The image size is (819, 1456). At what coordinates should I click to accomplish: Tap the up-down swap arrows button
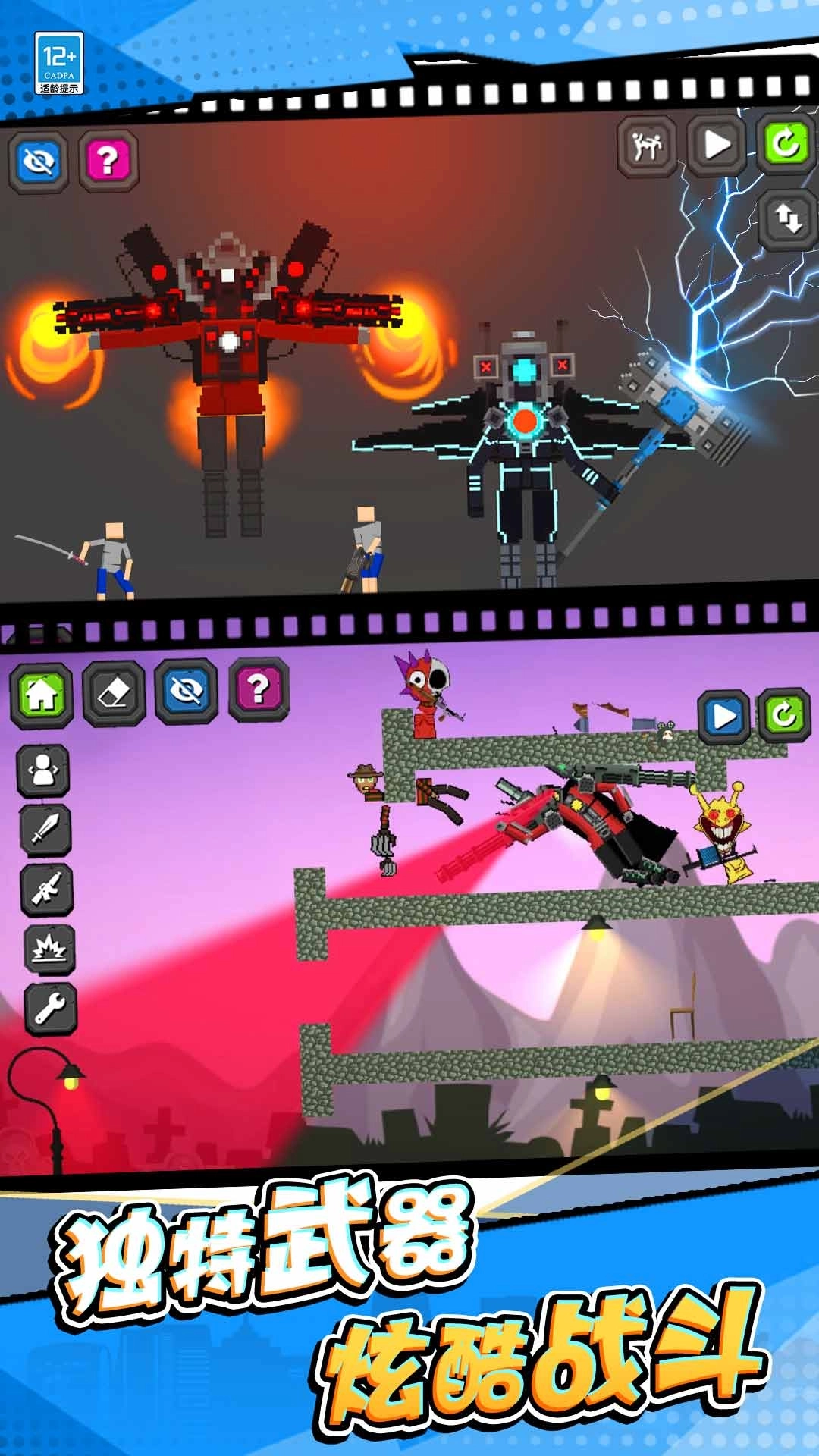789,218
